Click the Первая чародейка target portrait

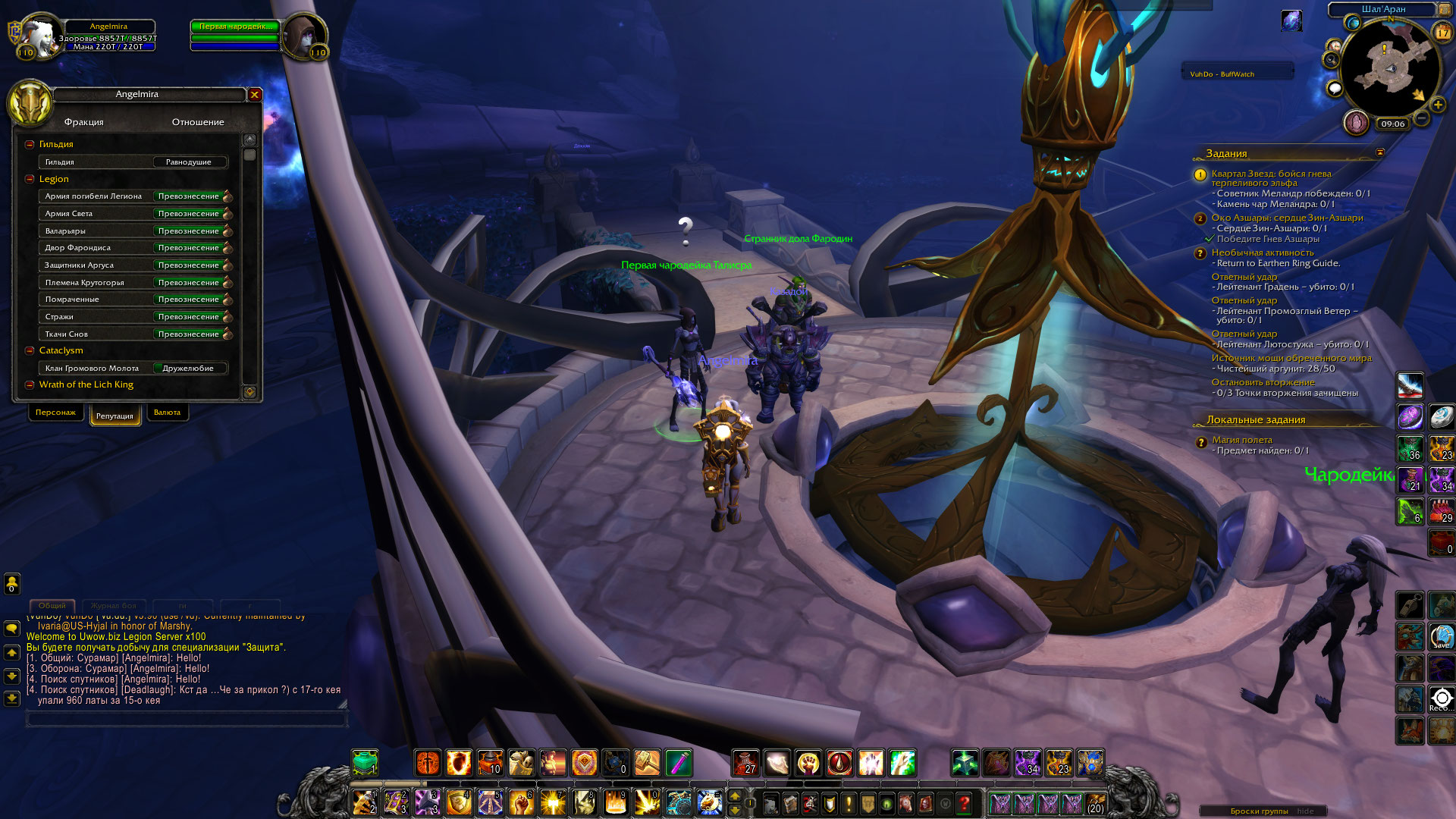tap(304, 35)
